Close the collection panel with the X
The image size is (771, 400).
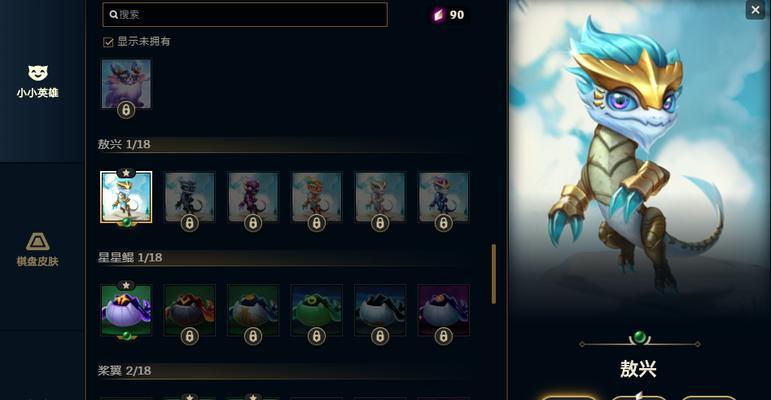pyautogui.click(x=755, y=10)
